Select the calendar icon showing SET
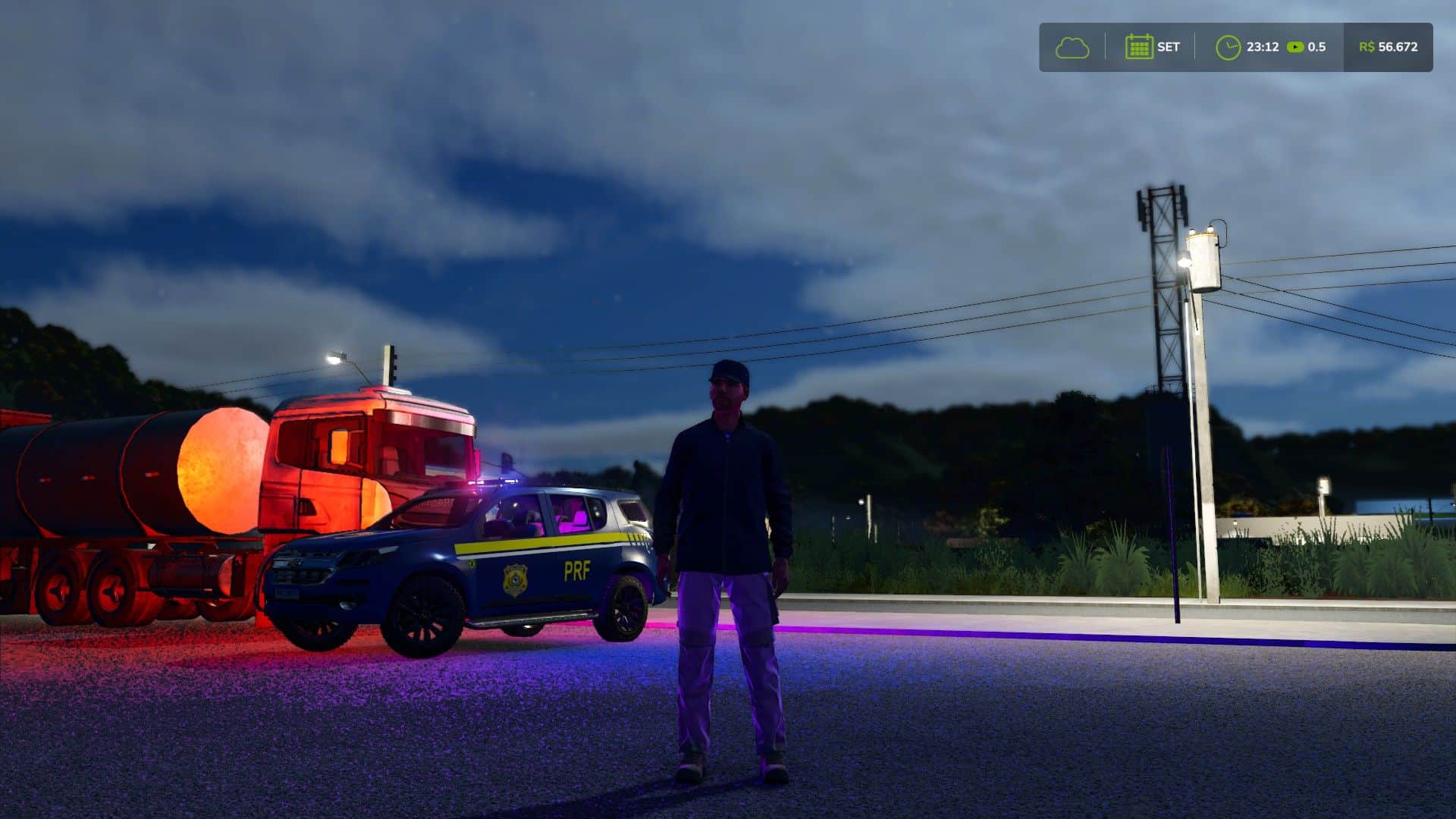Image resolution: width=1456 pixels, height=819 pixels. click(1138, 47)
